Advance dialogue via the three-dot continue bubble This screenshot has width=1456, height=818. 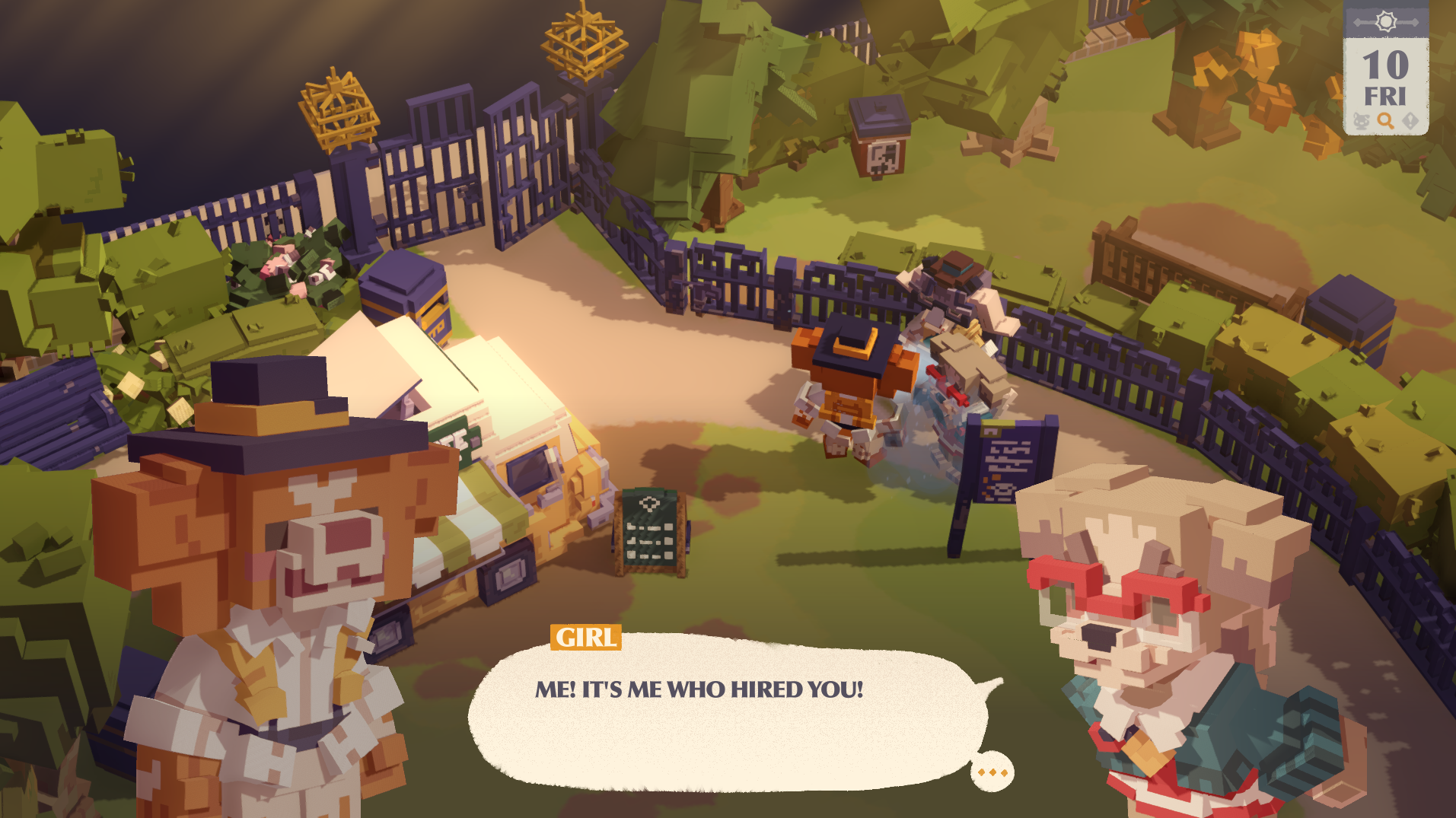[992, 772]
